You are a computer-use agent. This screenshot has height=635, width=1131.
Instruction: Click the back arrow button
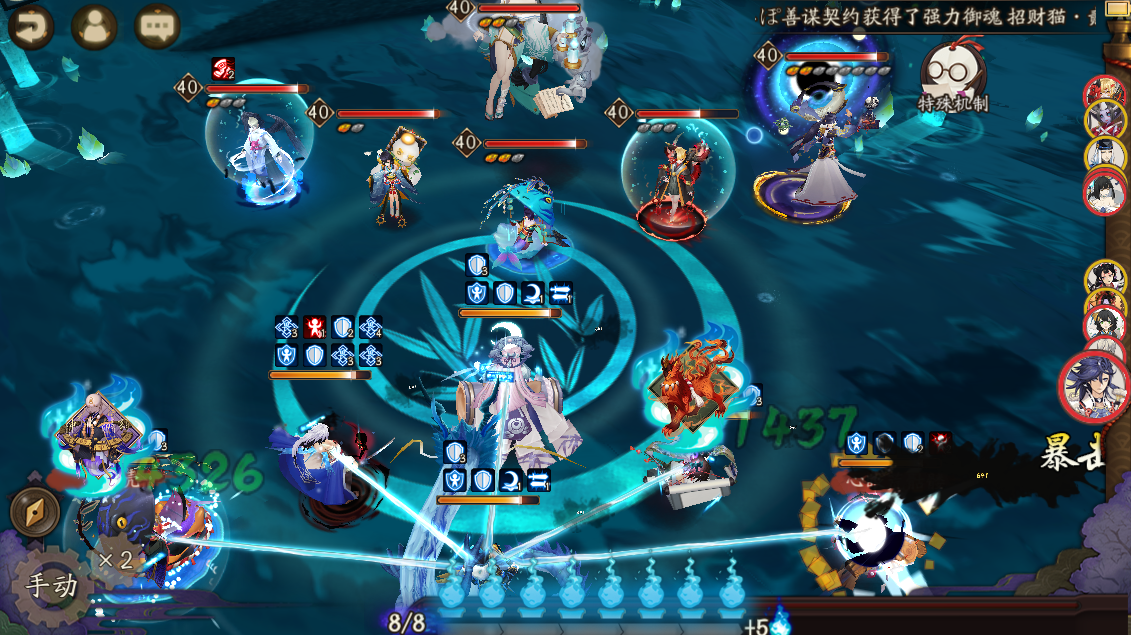coord(31,27)
